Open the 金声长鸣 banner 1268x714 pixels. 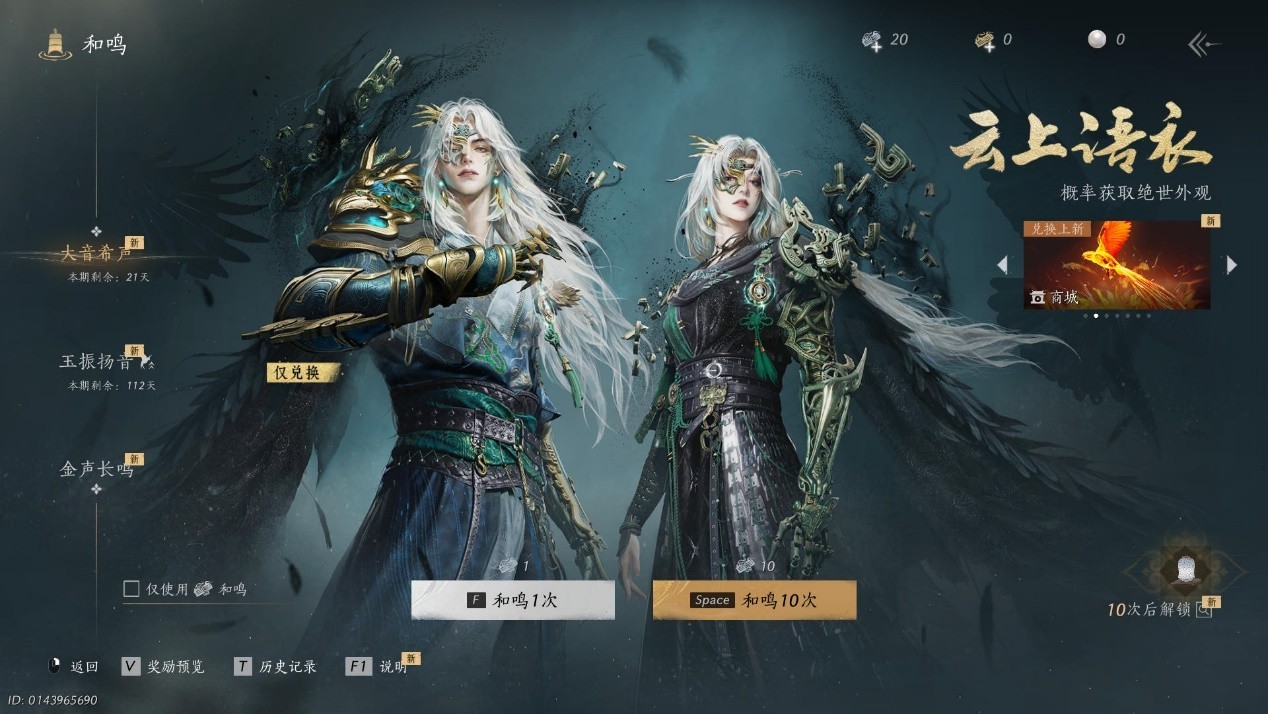tap(96, 468)
